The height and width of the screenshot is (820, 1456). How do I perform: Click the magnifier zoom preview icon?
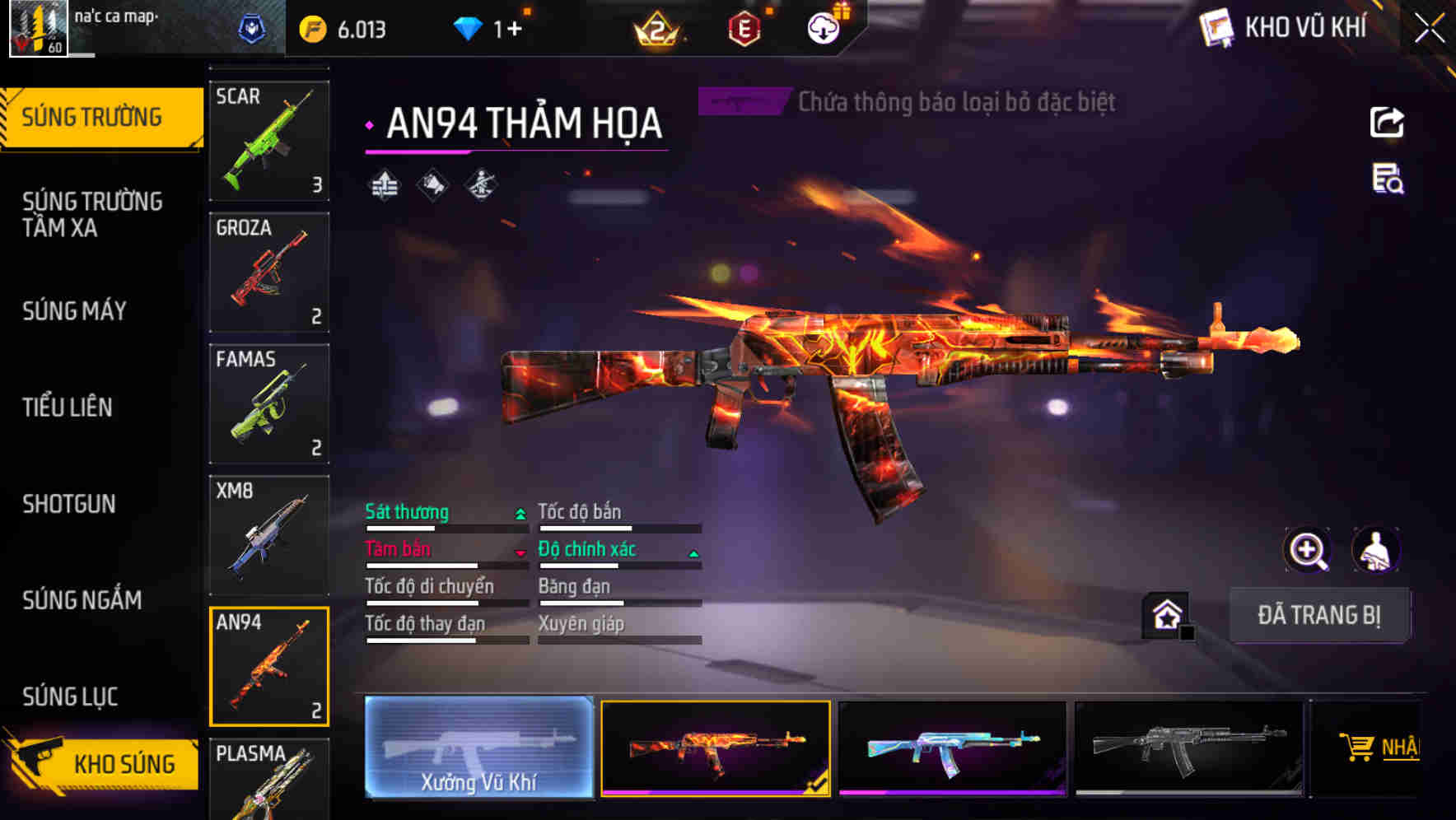point(1306,550)
